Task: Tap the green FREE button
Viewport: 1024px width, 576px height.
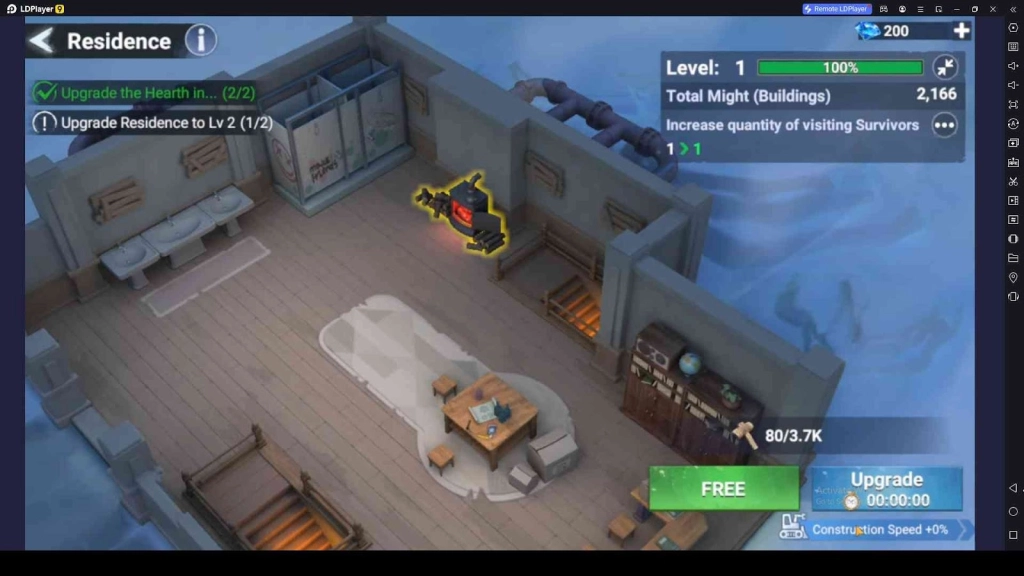Action: pyautogui.click(x=723, y=489)
